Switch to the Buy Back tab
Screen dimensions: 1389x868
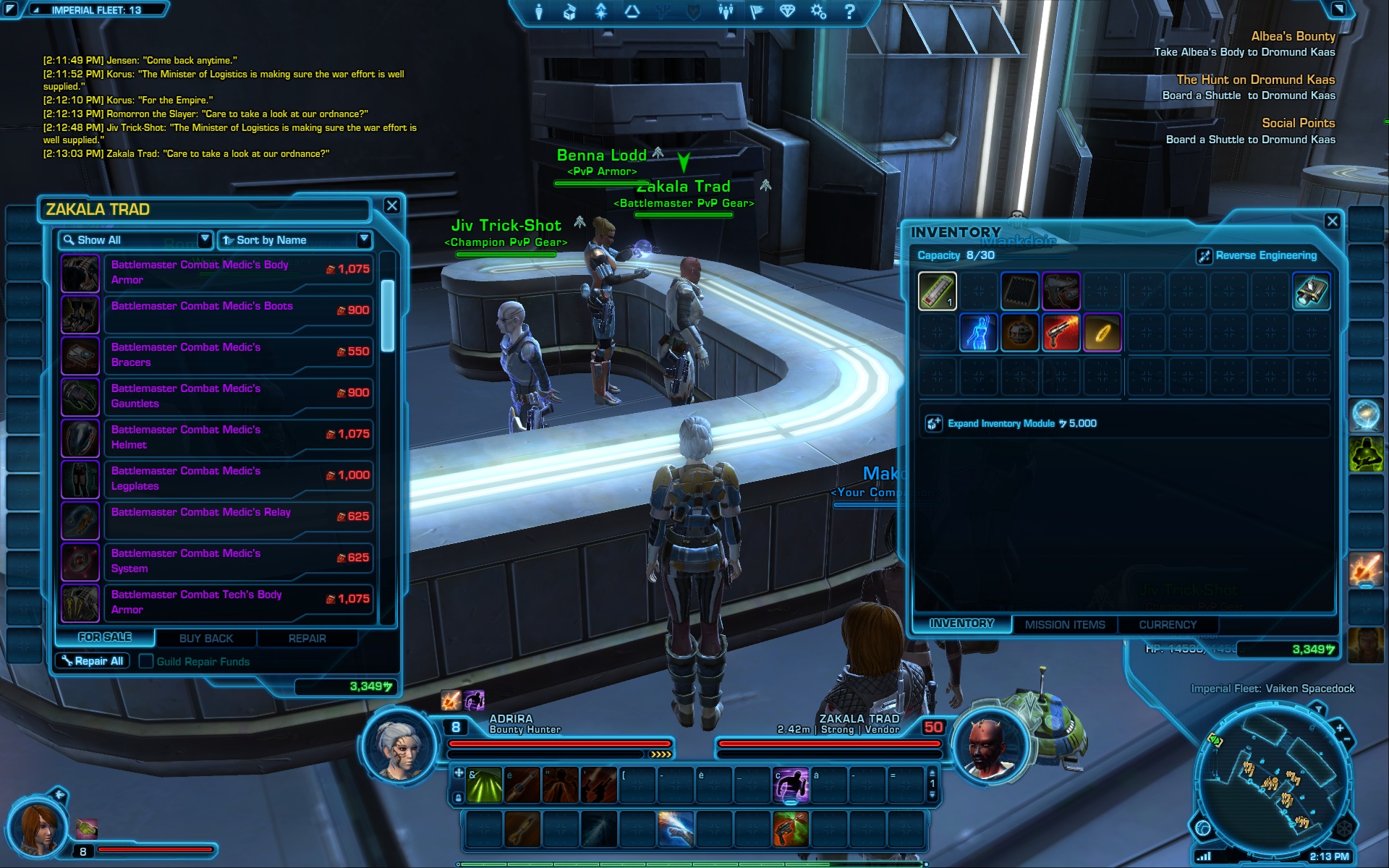[206, 638]
